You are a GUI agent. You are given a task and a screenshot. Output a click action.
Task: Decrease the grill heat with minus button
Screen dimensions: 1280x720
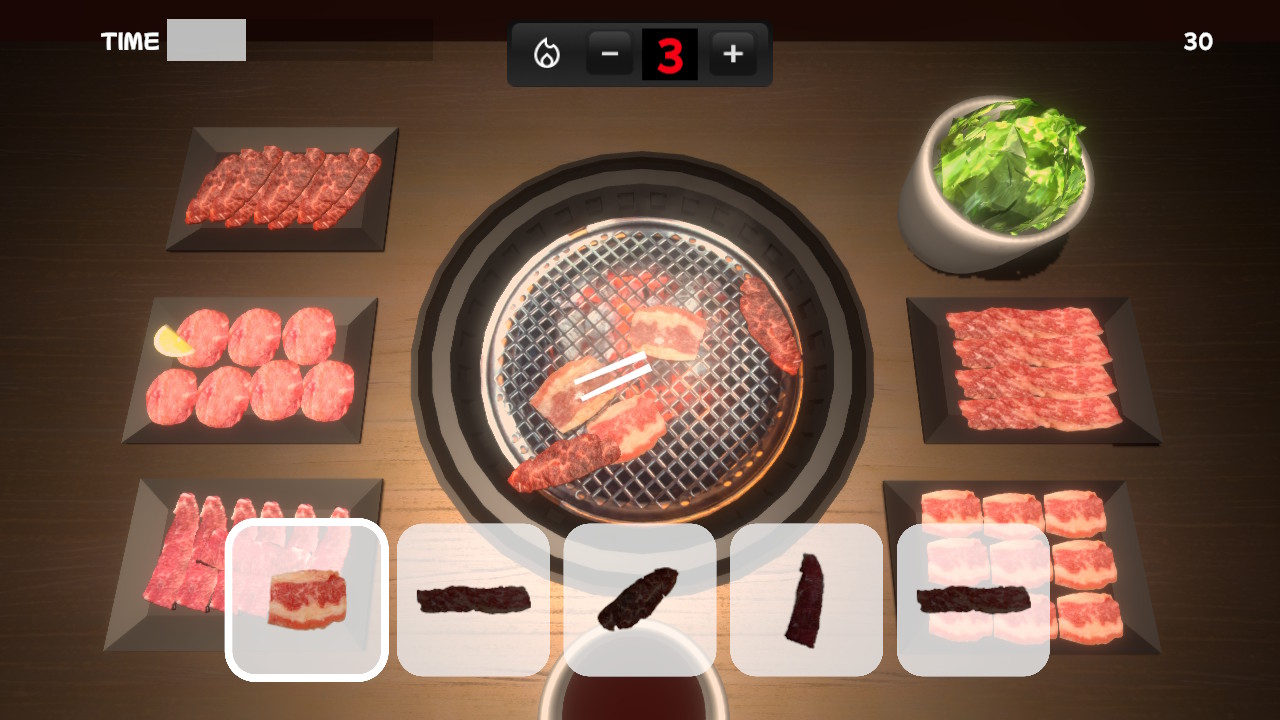click(609, 54)
